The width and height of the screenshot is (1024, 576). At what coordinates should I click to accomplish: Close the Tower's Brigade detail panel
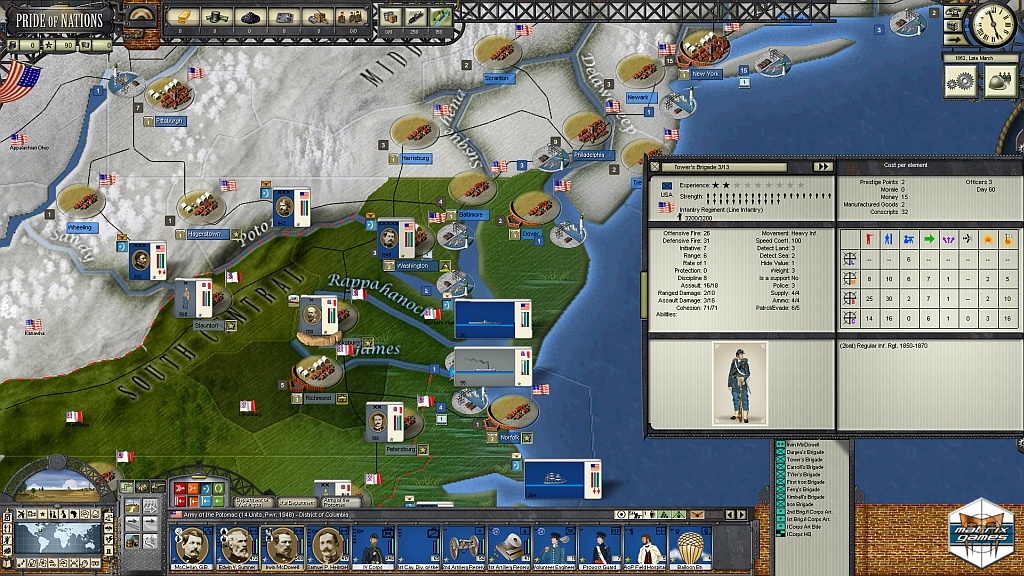656,167
